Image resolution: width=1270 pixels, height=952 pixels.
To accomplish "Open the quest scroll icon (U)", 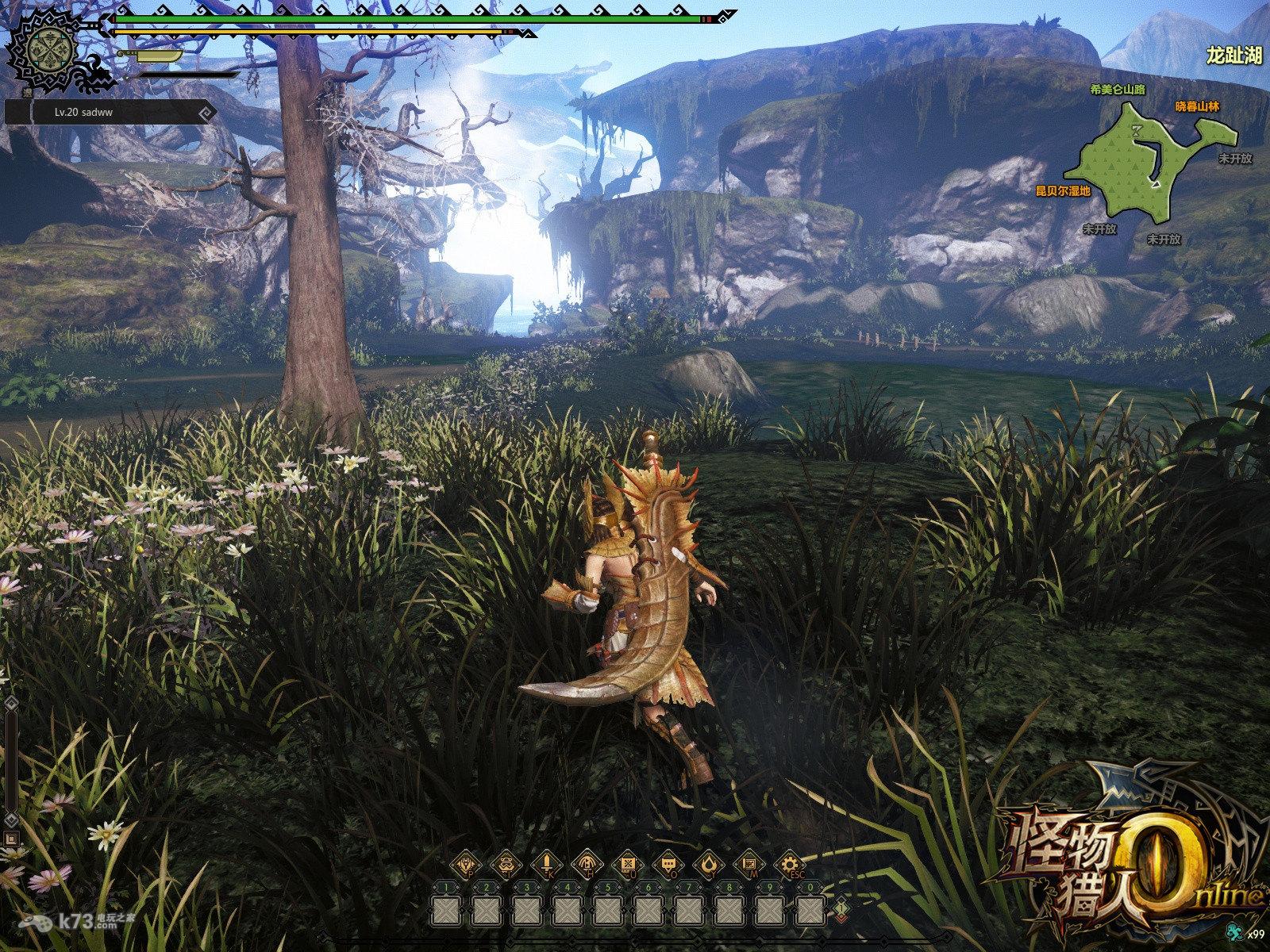I will click(627, 864).
